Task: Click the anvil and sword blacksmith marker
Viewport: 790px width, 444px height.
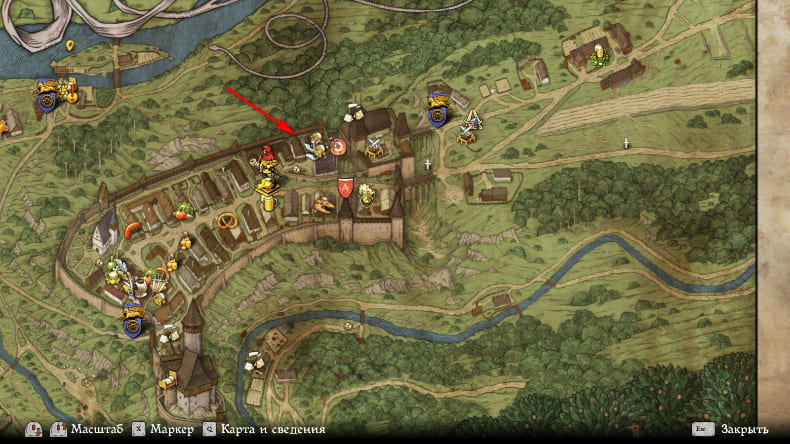Action: [x=375, y=147]
